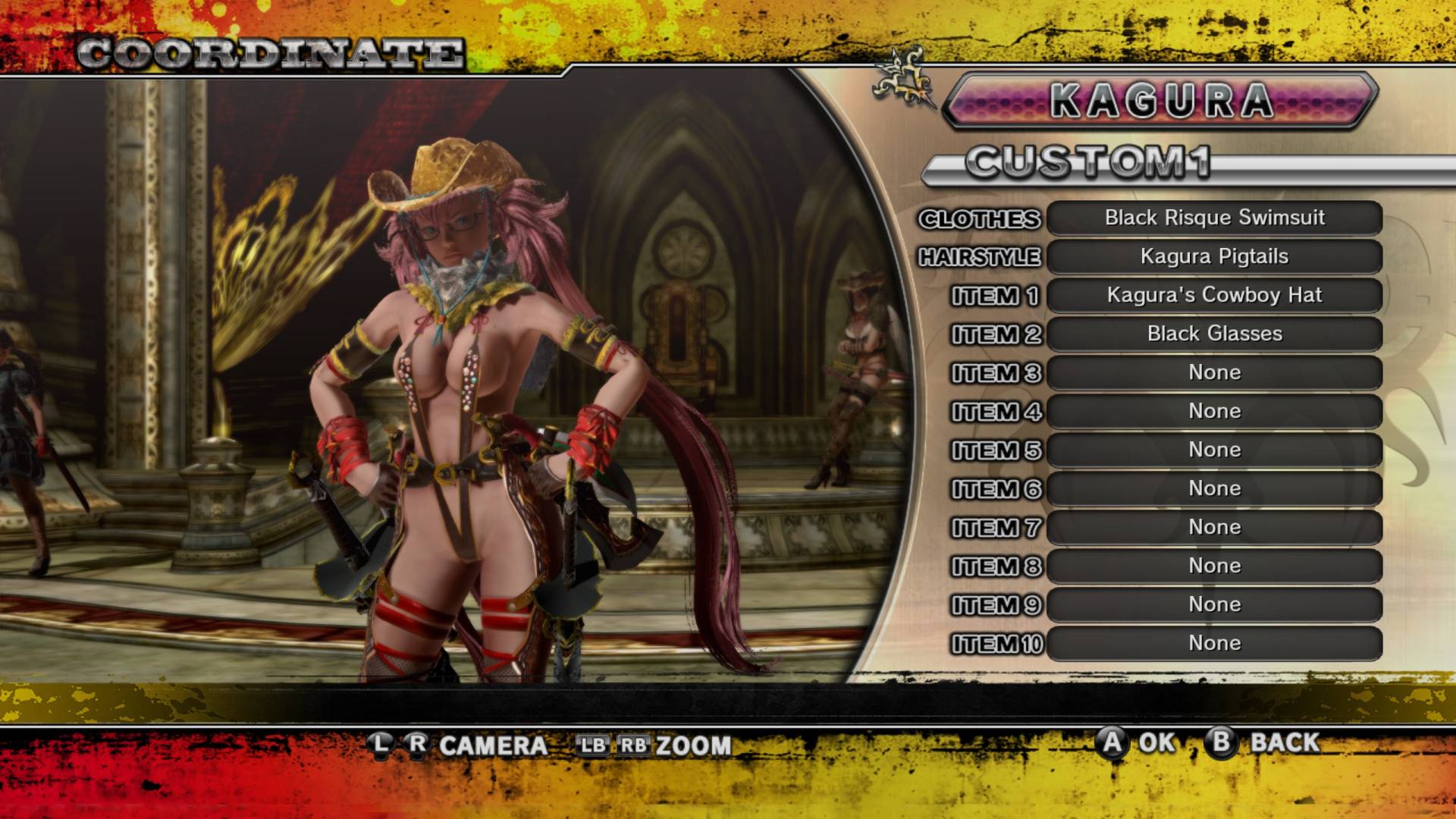Pick the Item 4 slot set to None
This screenshot has width=1456, height=819.
pyautogui.click(x=1214, y=412)
